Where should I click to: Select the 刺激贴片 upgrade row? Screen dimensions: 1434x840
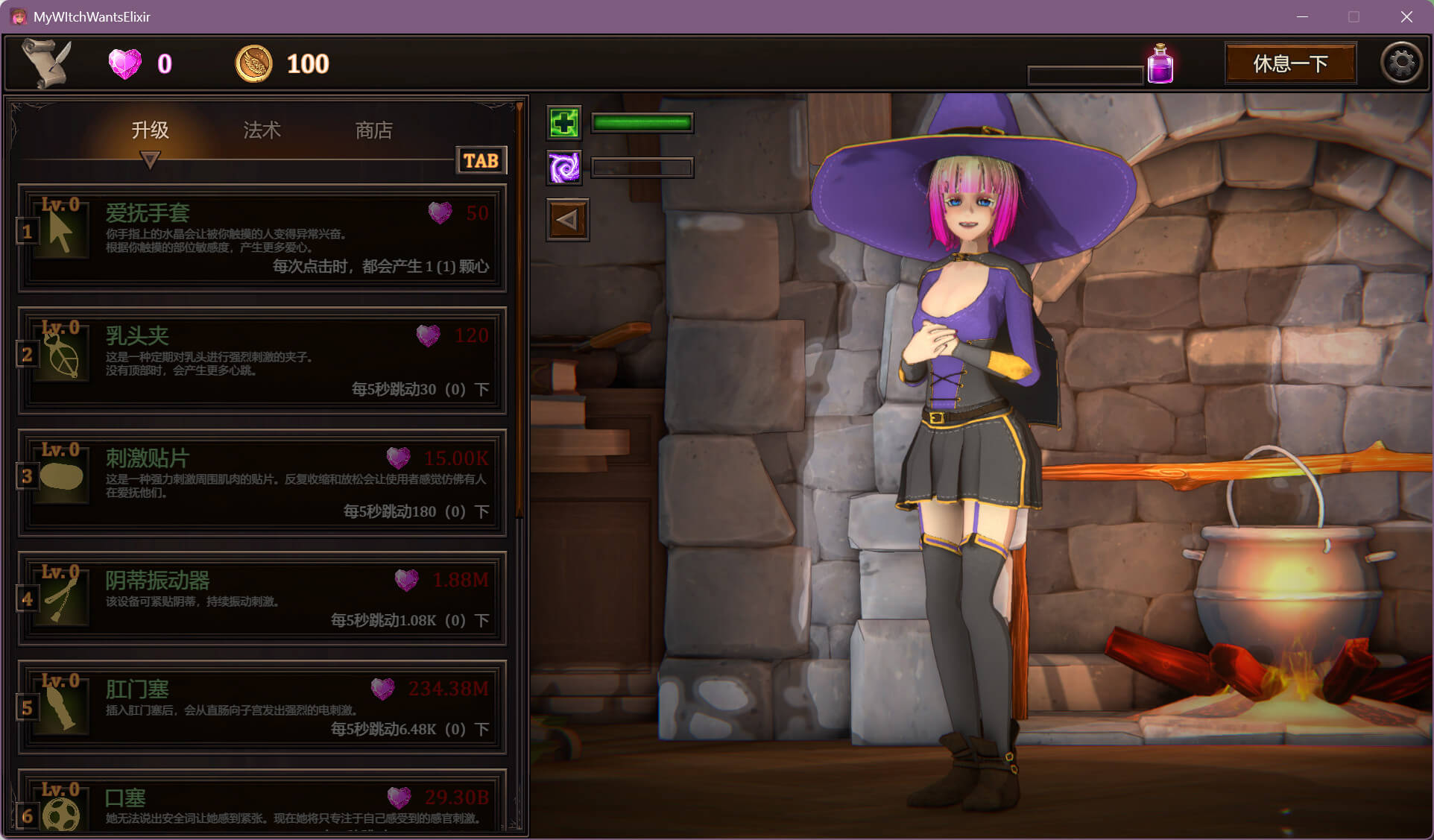point(262,483)
